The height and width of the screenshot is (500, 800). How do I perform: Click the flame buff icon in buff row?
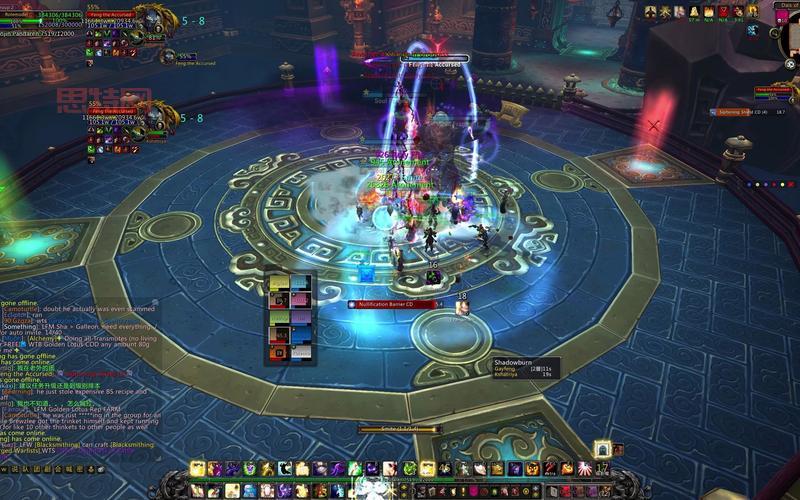pyautogui.click(x=708, y=11)
